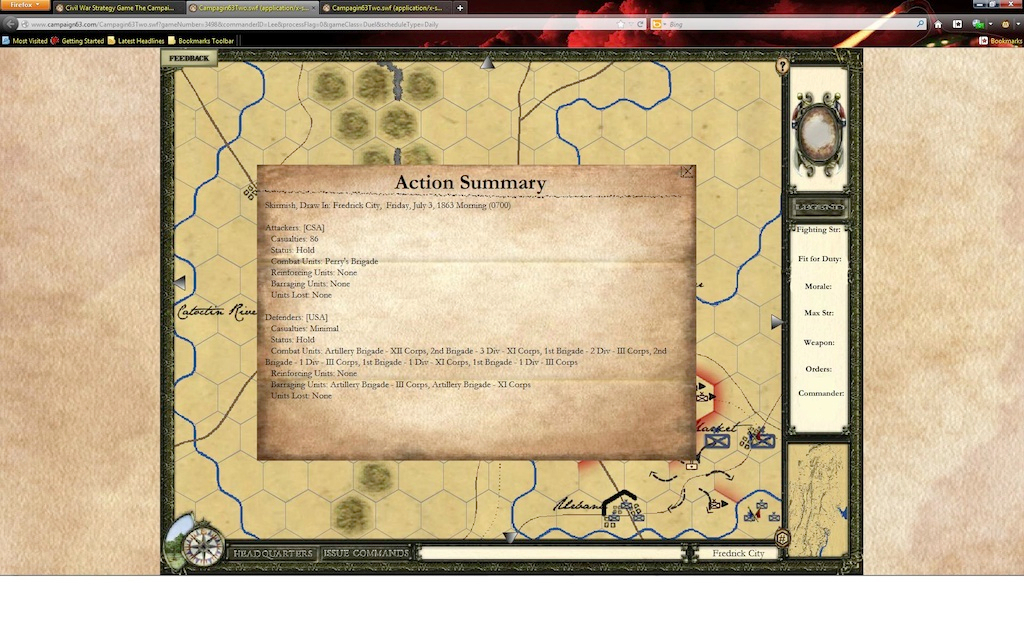Click the commander portrait frame
Viewport: 1024px width, 623px height.
click(819, 129)
